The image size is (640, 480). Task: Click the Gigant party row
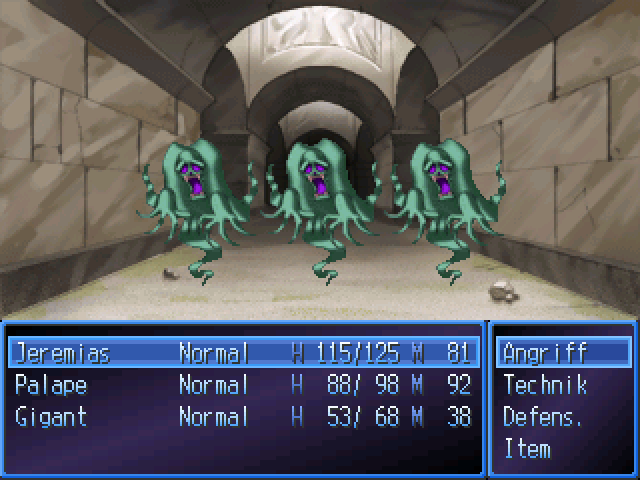pos(51,417)
